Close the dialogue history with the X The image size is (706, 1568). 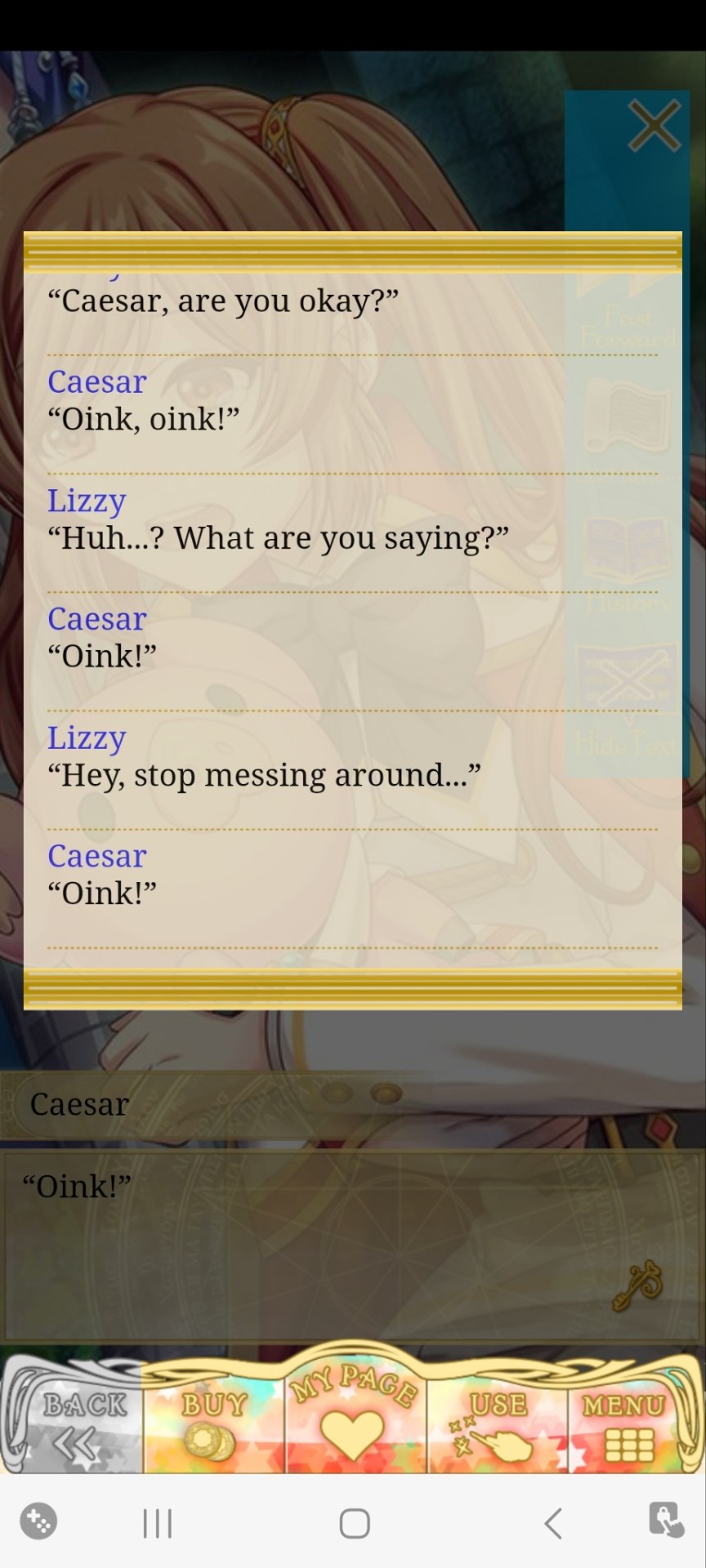point(654,127)
